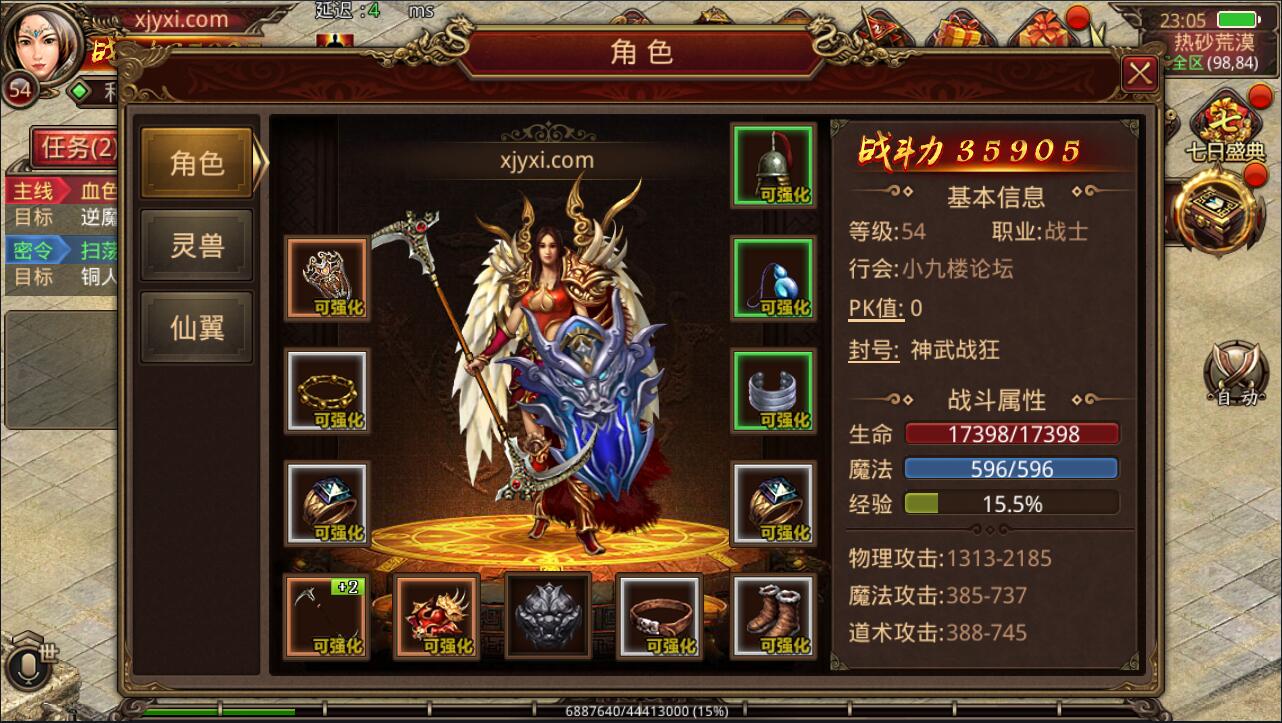This screenshot has width=1282, height=723.
Task: Click the 15.5% experience progress bar
Action: [x=1010, y=503]
